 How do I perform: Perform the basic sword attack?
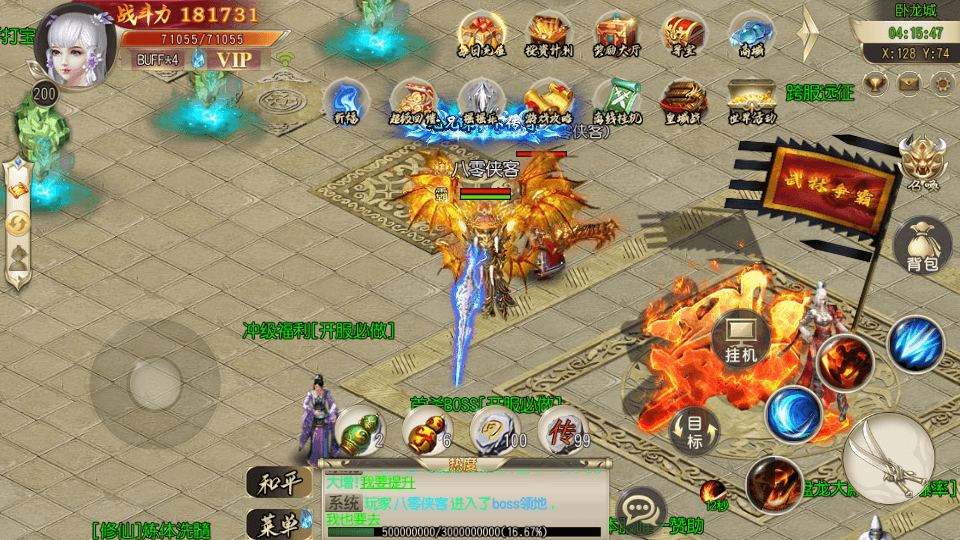click(888, 458)
